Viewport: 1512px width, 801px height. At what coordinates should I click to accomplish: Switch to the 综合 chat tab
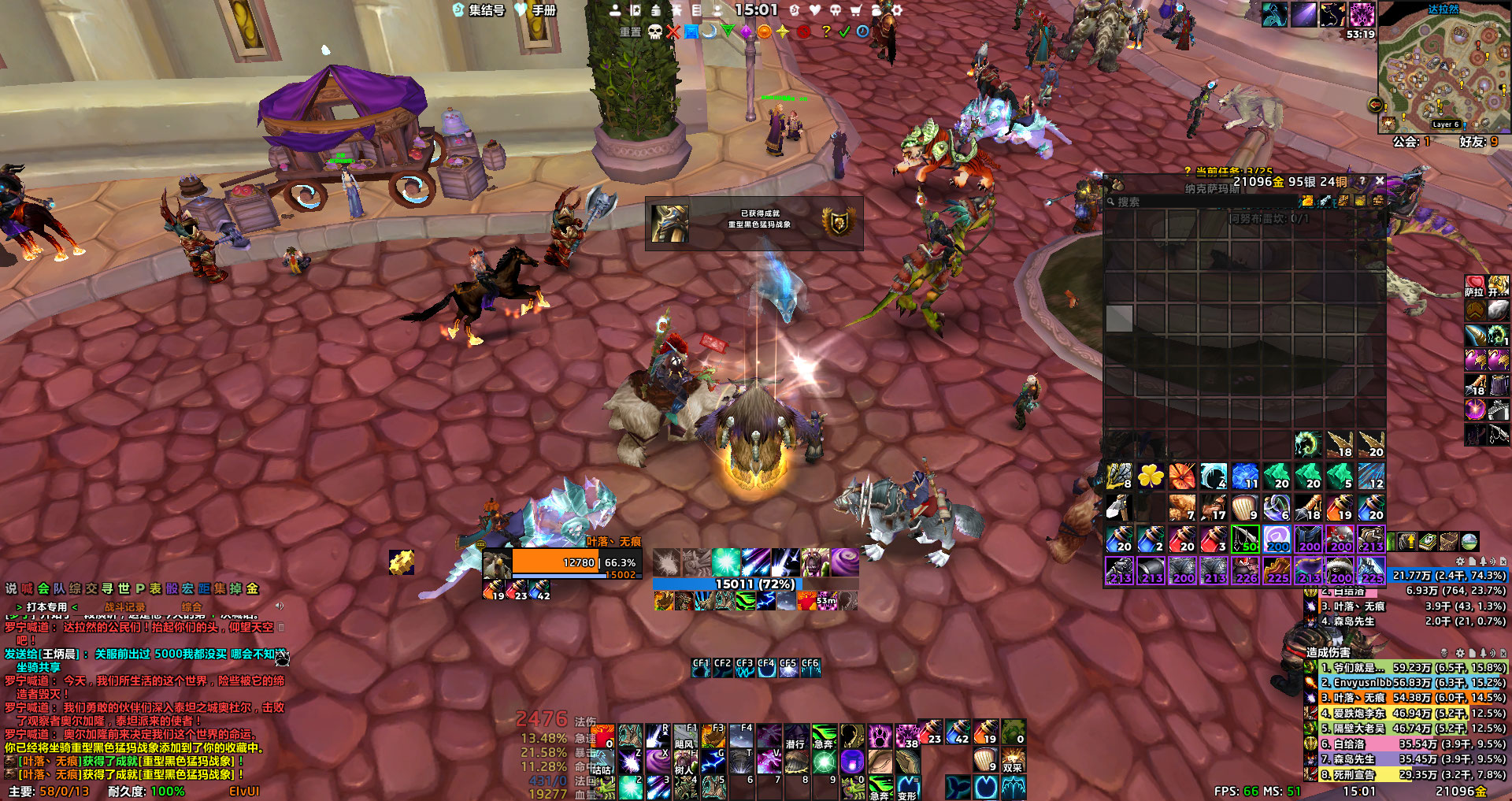tap(191, 607)
